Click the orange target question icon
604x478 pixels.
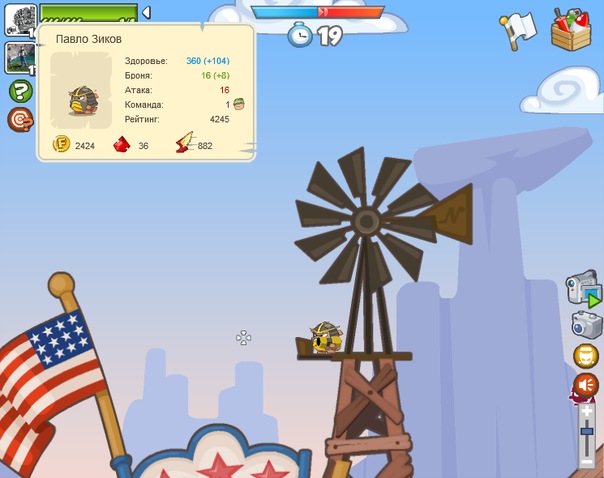coord(20,120)
